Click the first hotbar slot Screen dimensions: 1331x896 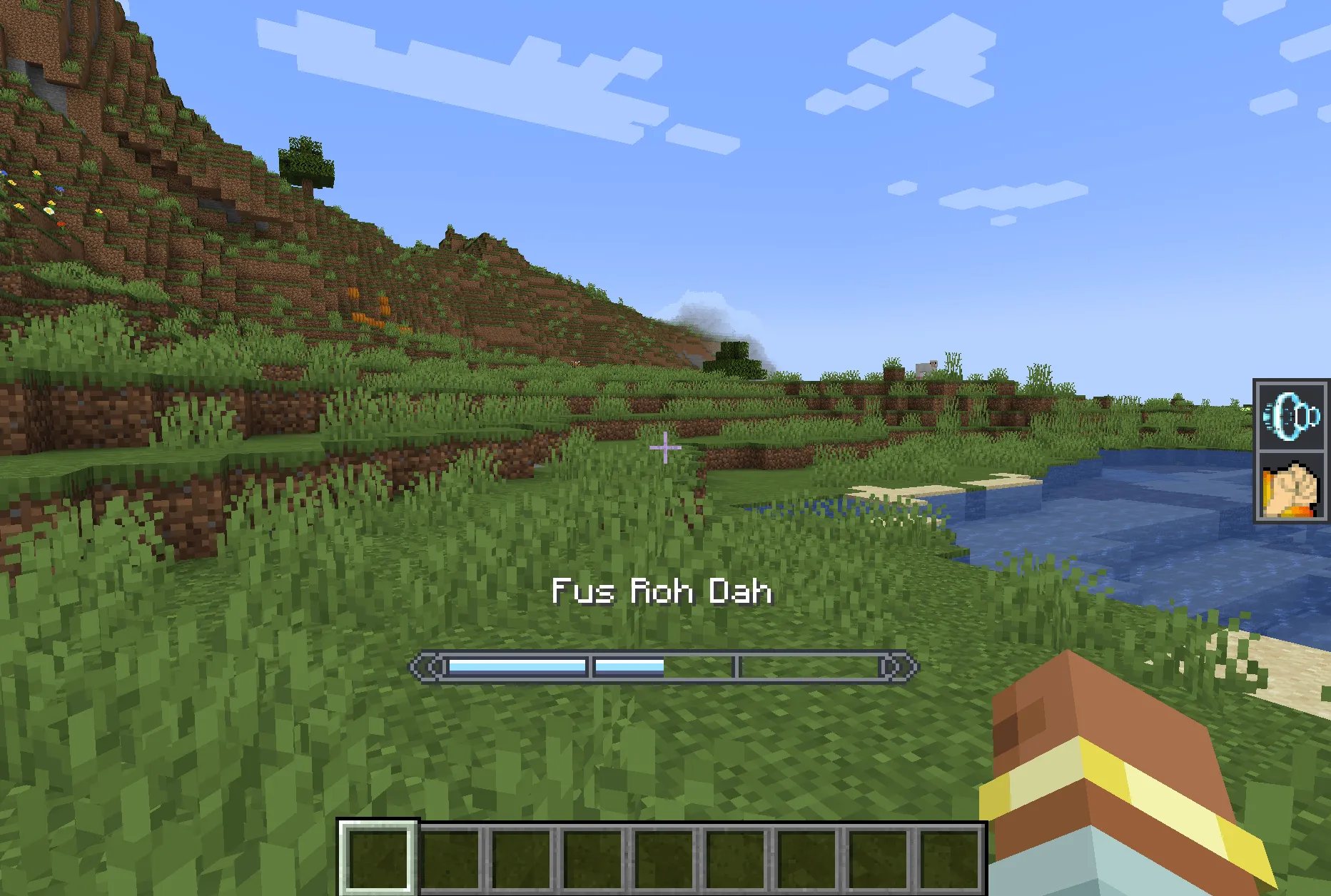(x=378, y=860)
